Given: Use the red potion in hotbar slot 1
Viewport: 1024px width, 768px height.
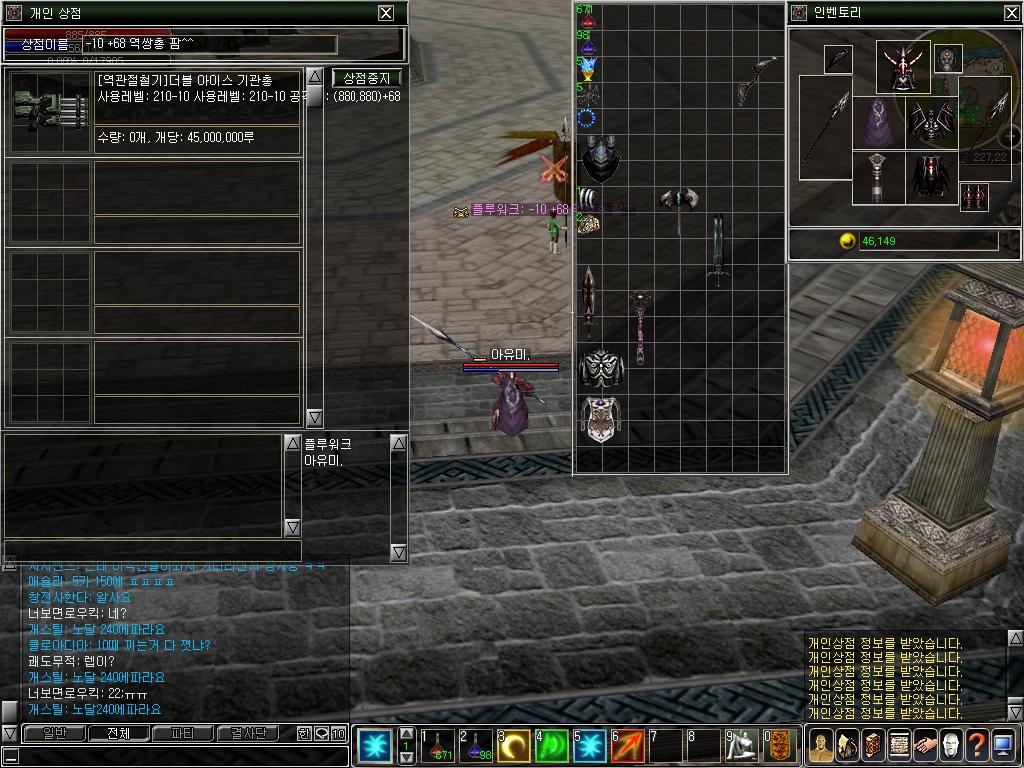Looking at the screenshot, I should coord(437,746).
